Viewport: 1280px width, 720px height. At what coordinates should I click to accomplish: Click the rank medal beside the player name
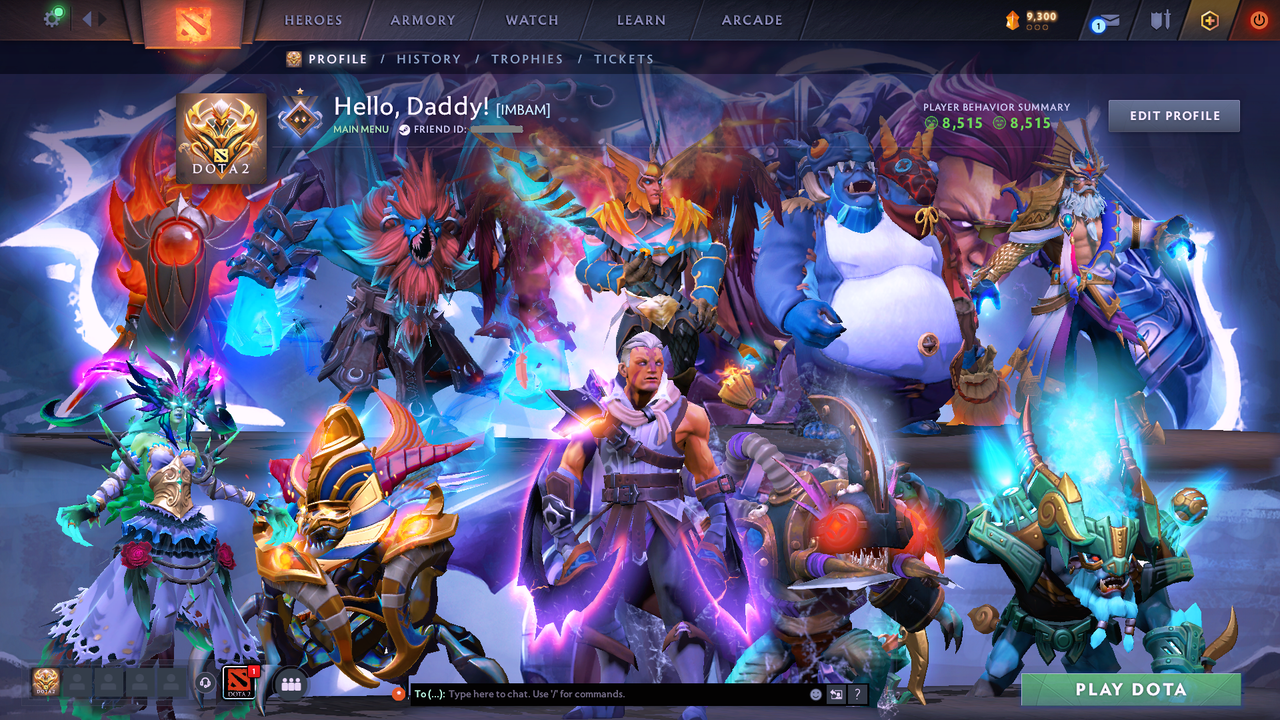300,115
